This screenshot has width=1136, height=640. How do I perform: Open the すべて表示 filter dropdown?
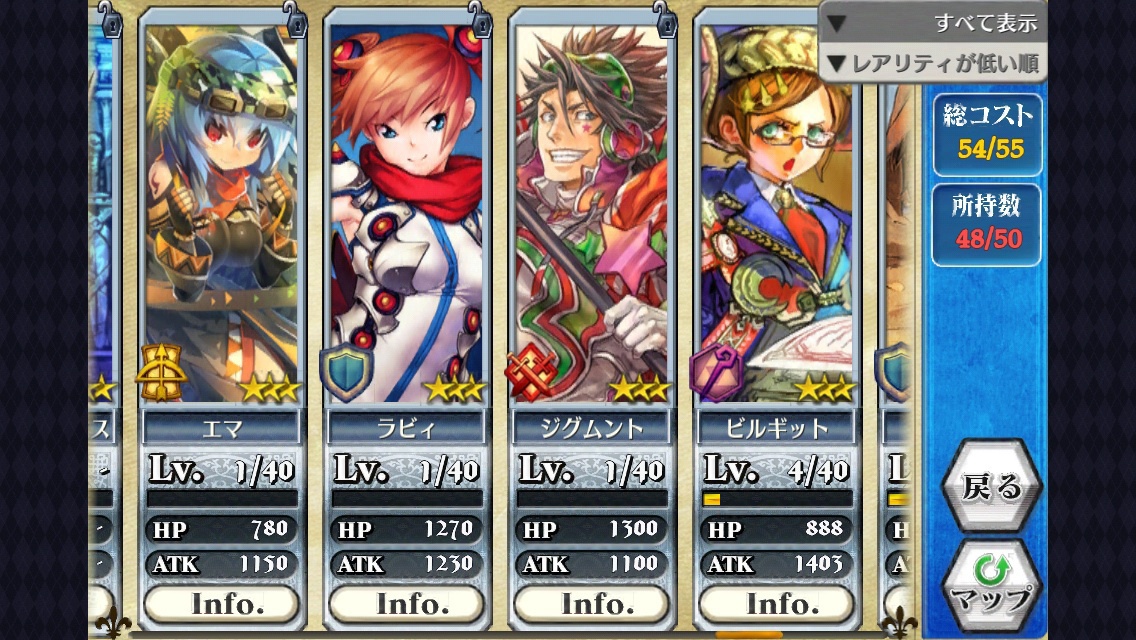pos(932,22)
